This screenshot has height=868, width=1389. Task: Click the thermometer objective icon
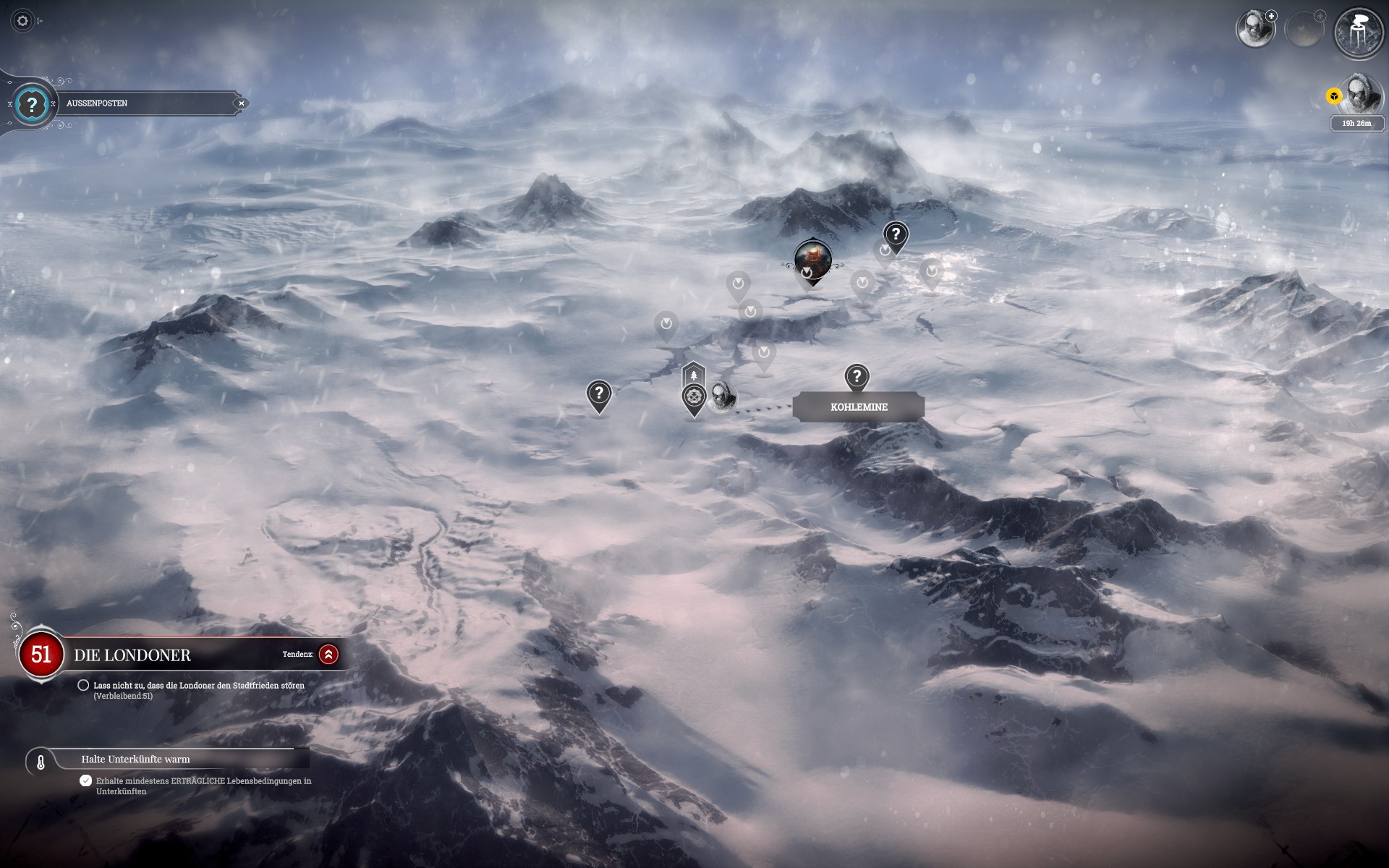click(x=41, y=762)
